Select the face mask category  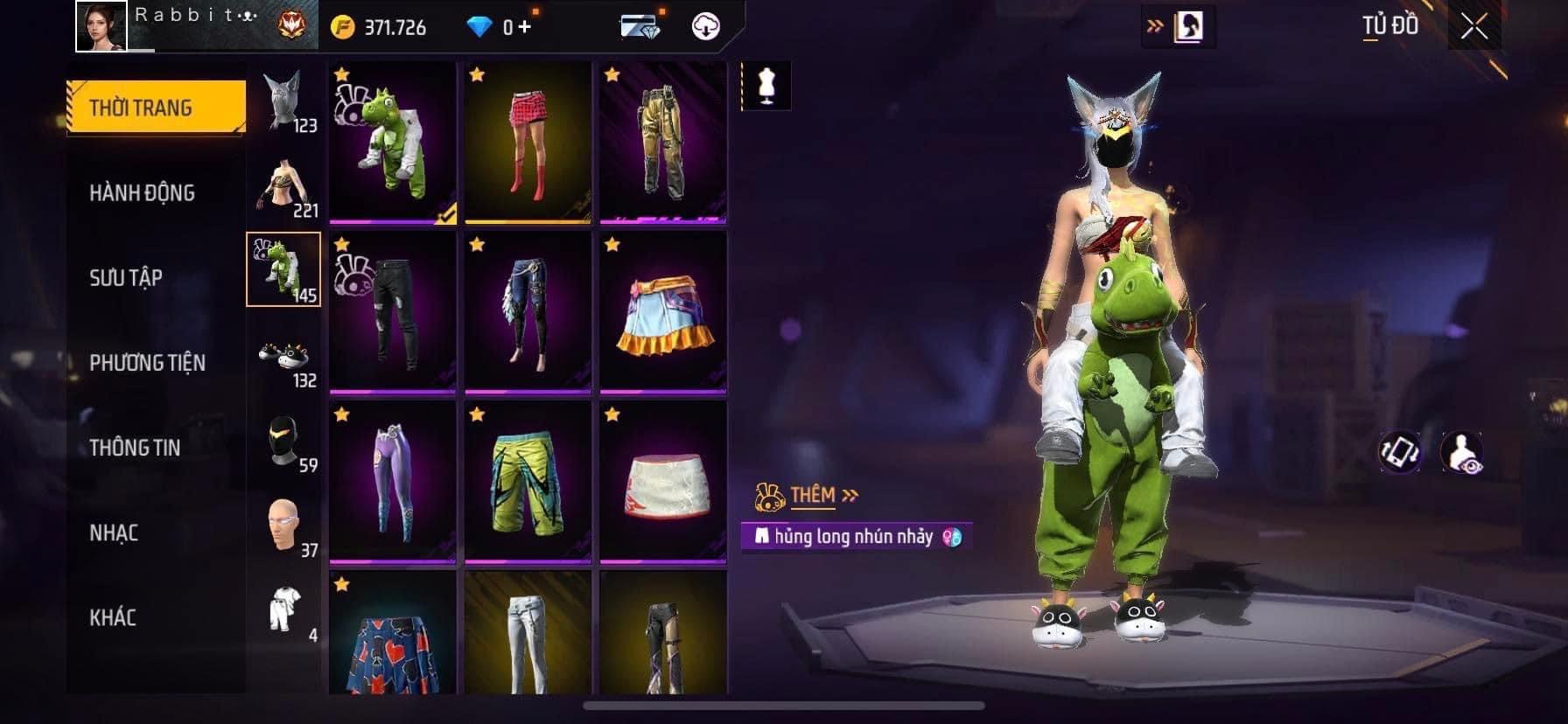click(283, 441)
